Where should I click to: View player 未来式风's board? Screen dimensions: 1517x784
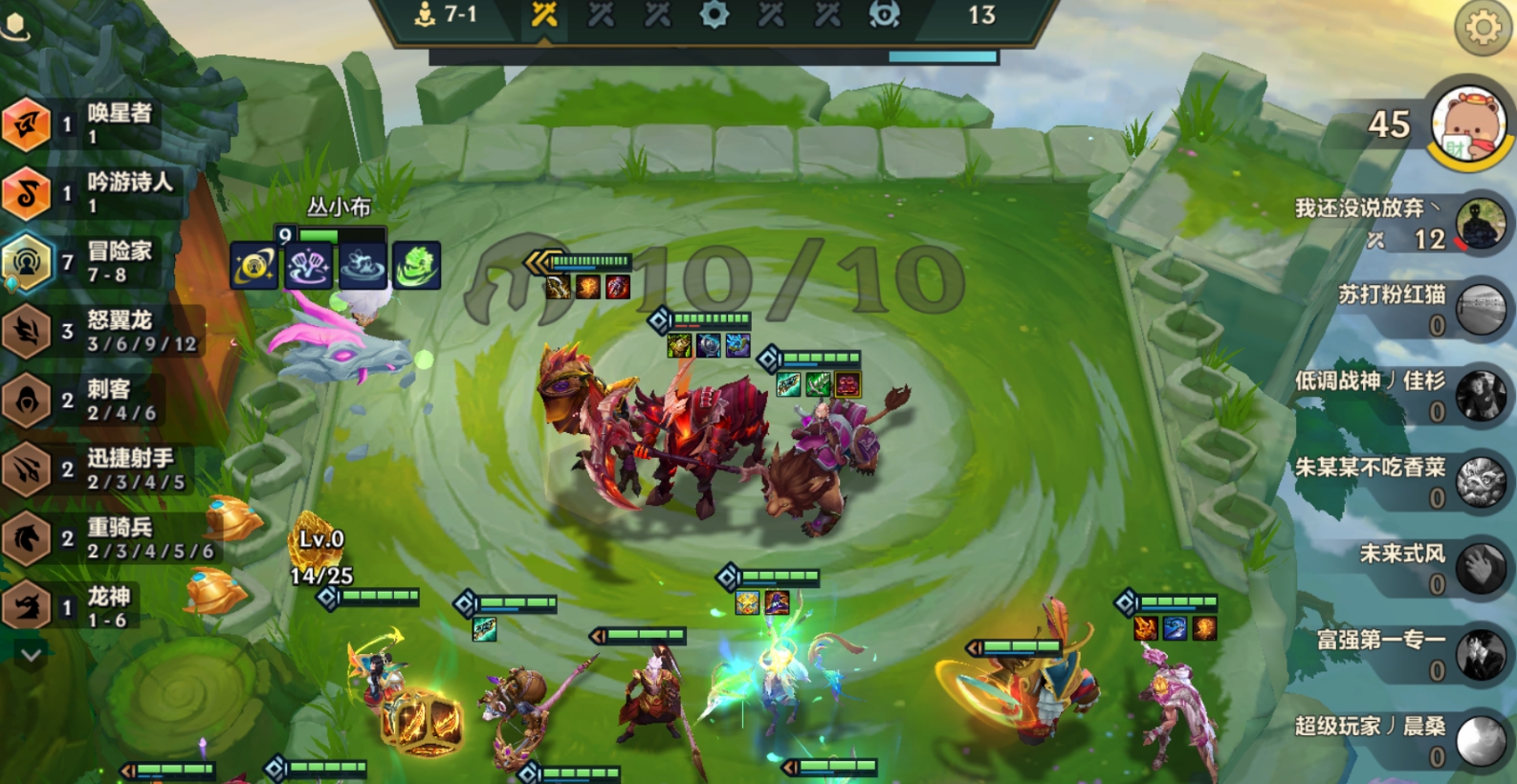click(1480, 568)
